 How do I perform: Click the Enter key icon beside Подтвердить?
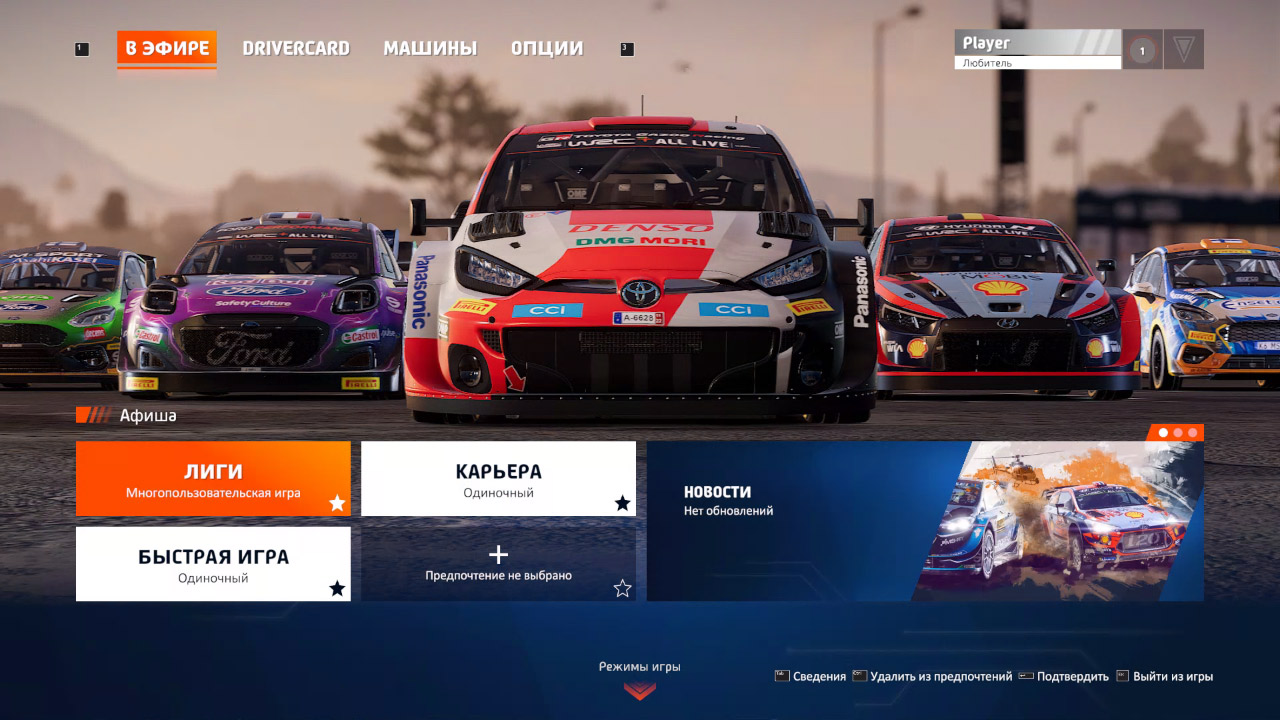pos(1025,676)
